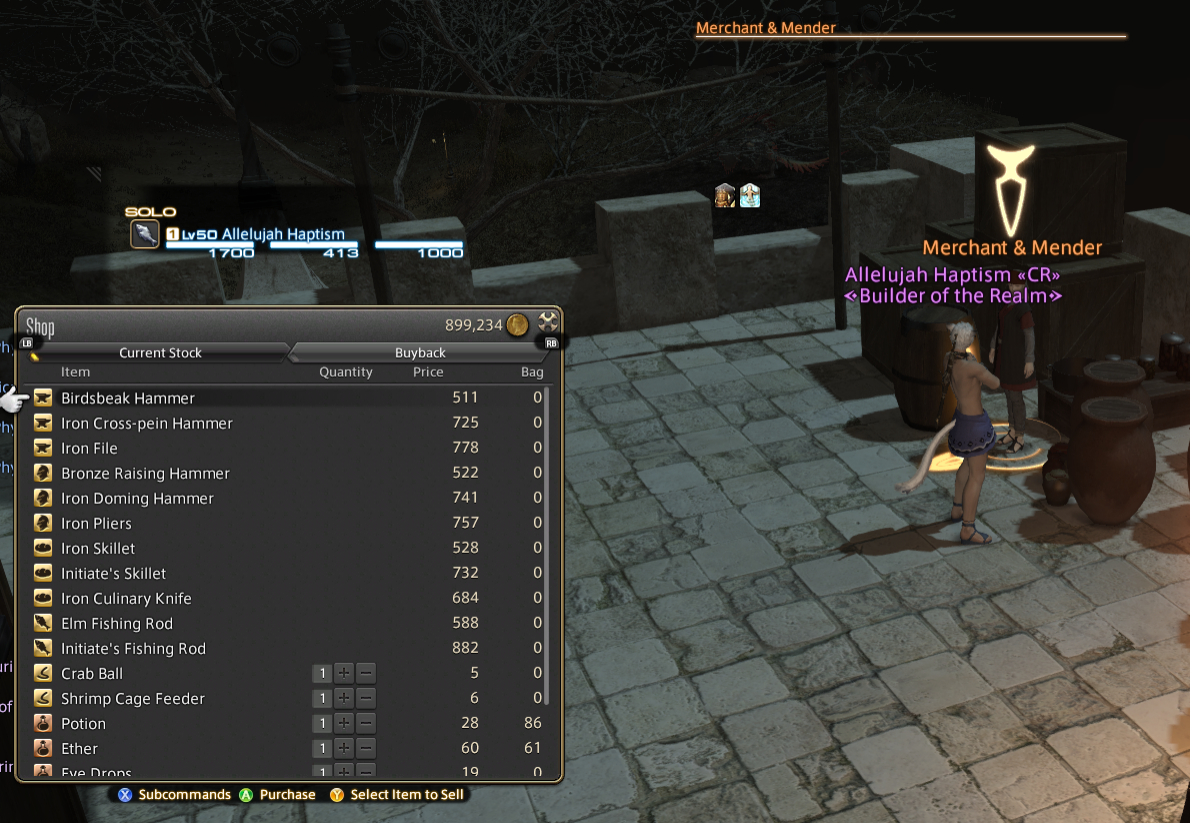1190x823 pixels.
Task: Switch to the Buyback tab
Action: [x=420, y=353]
